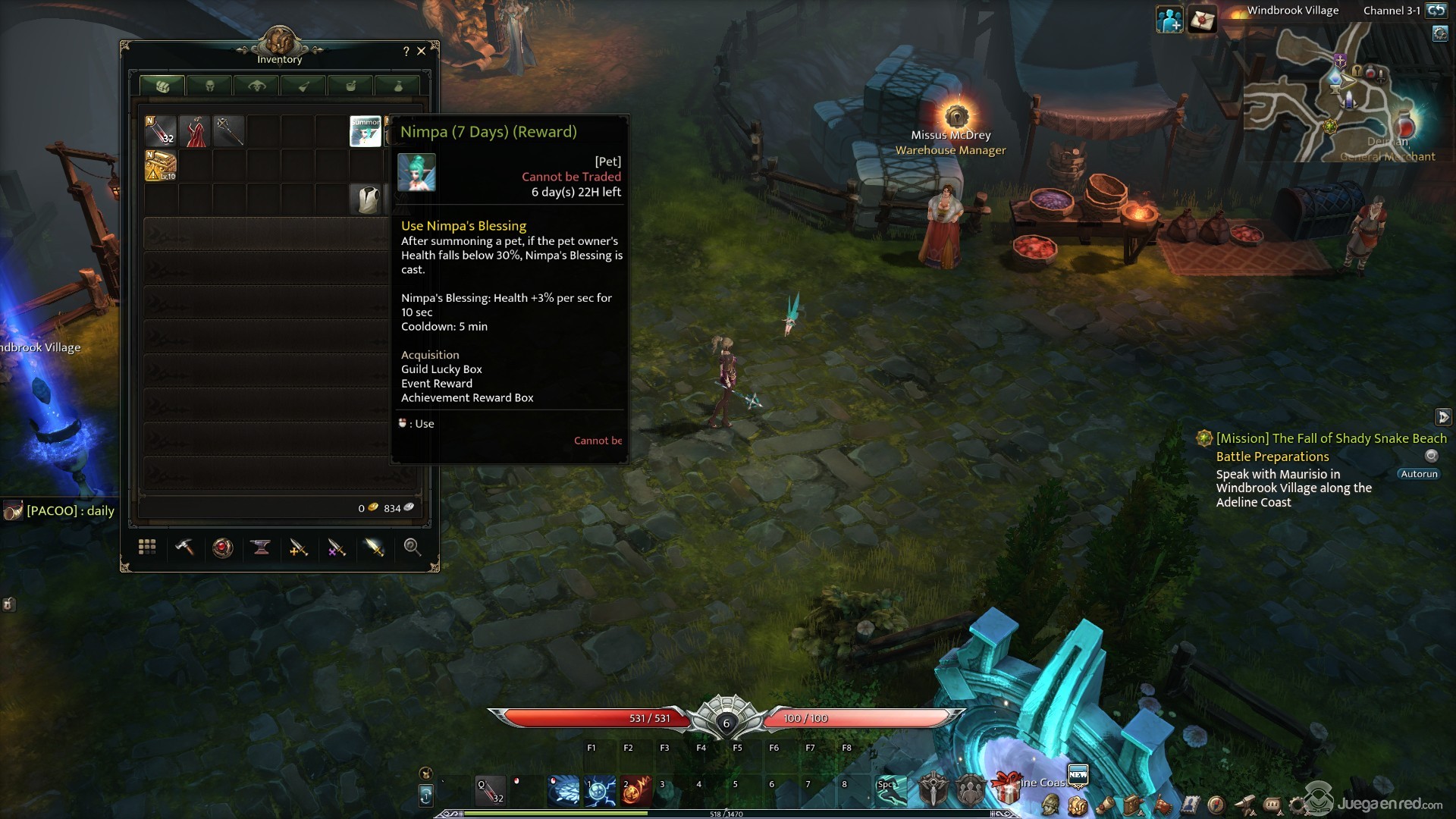
Task: Sort inventory with the grid icon
Action: (x=147, y=547)
